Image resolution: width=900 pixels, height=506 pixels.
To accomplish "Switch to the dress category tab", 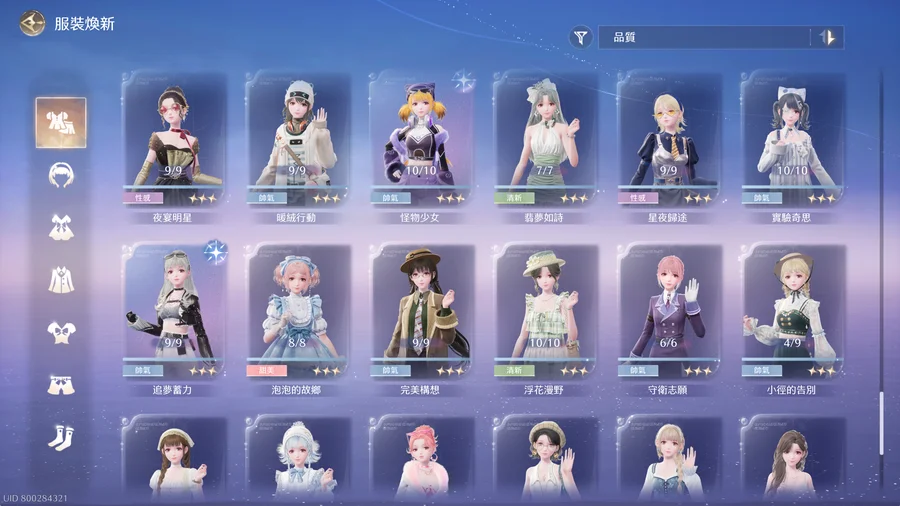I will click(61, 227).
